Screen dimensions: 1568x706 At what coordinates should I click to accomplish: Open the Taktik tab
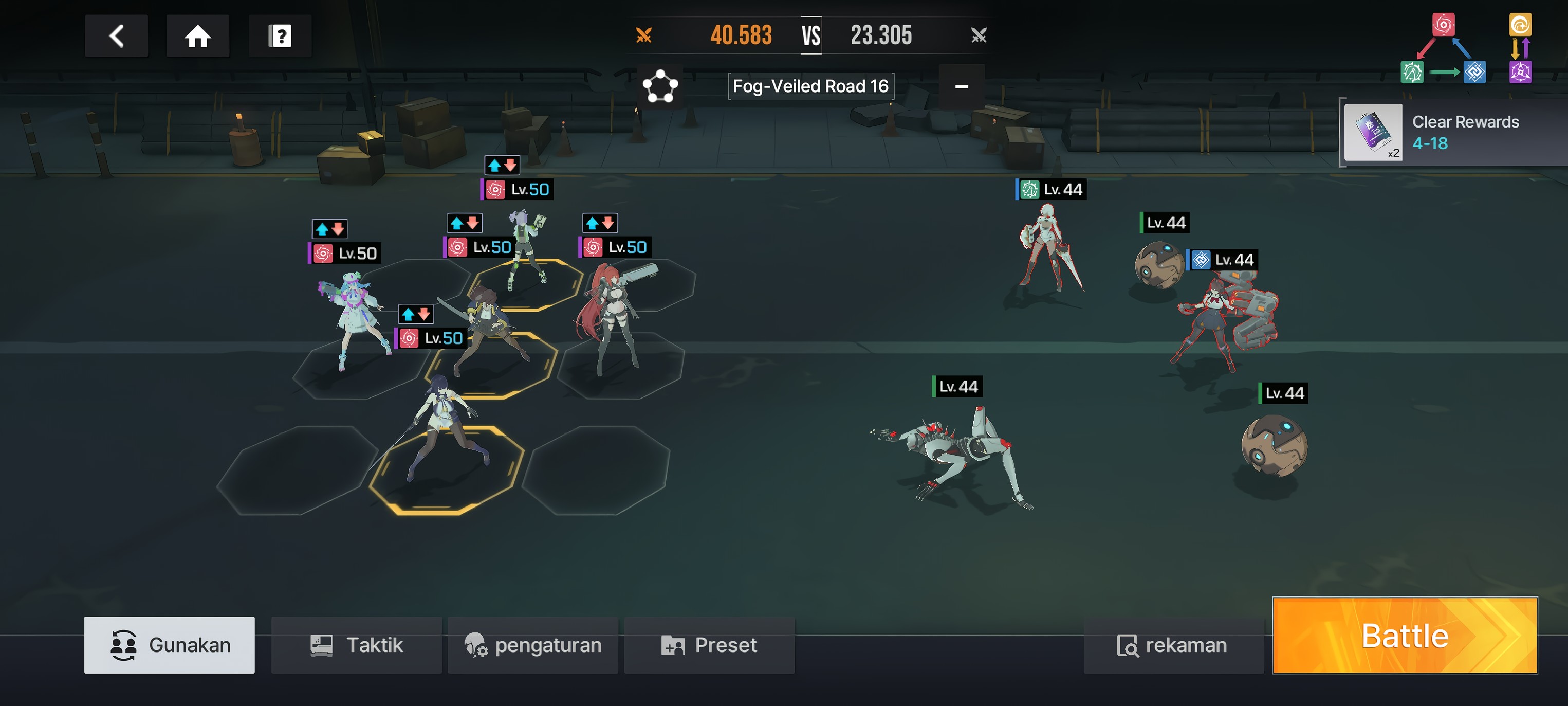point(357,645)
